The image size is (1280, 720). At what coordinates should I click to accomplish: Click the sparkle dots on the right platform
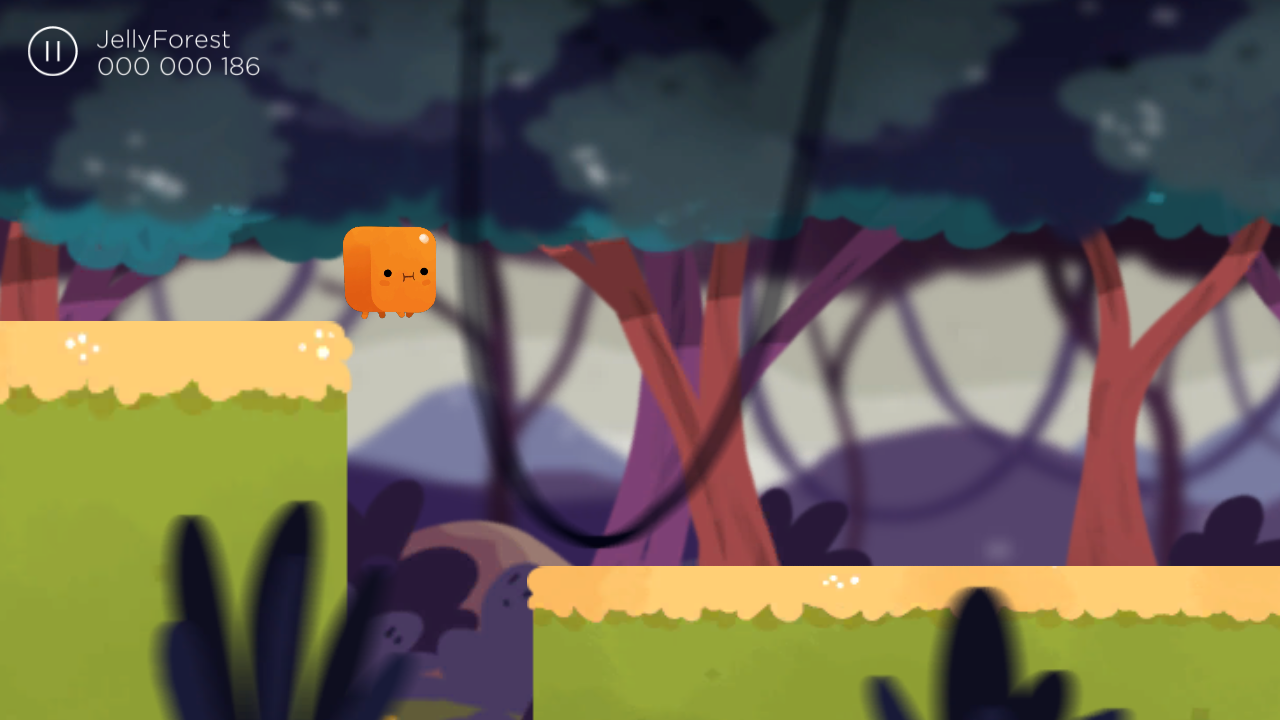pos(840,581)
